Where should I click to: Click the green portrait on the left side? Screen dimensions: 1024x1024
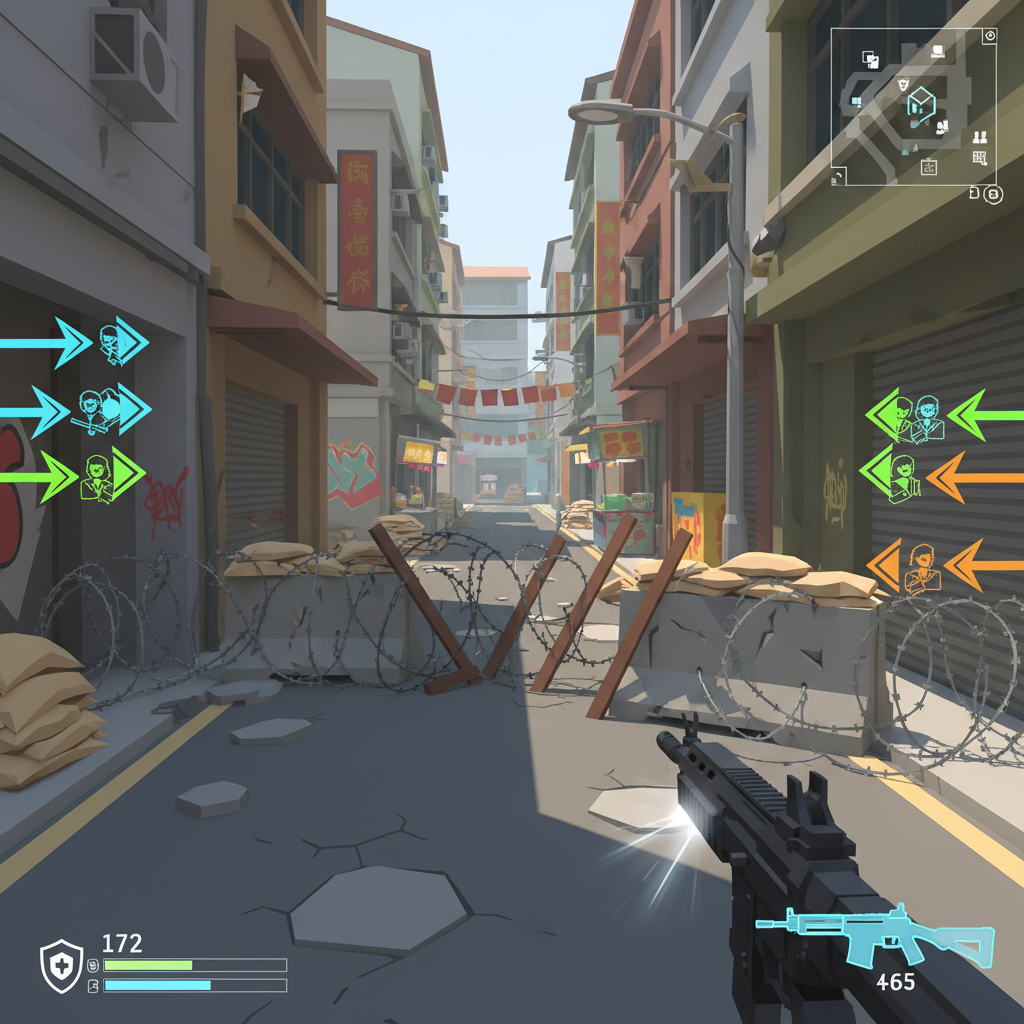[x=97, y=474]
